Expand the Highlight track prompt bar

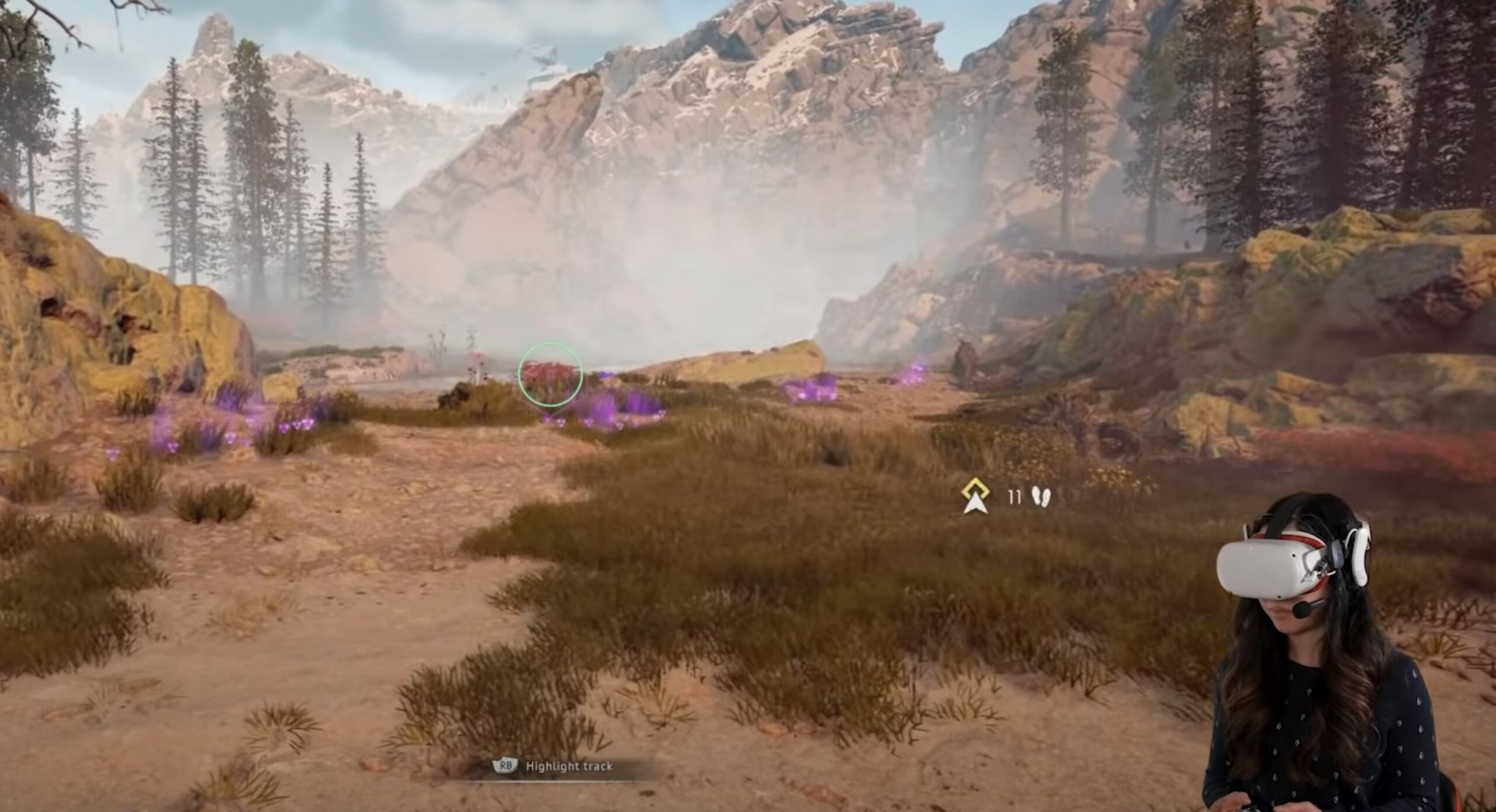coord(555,766)
